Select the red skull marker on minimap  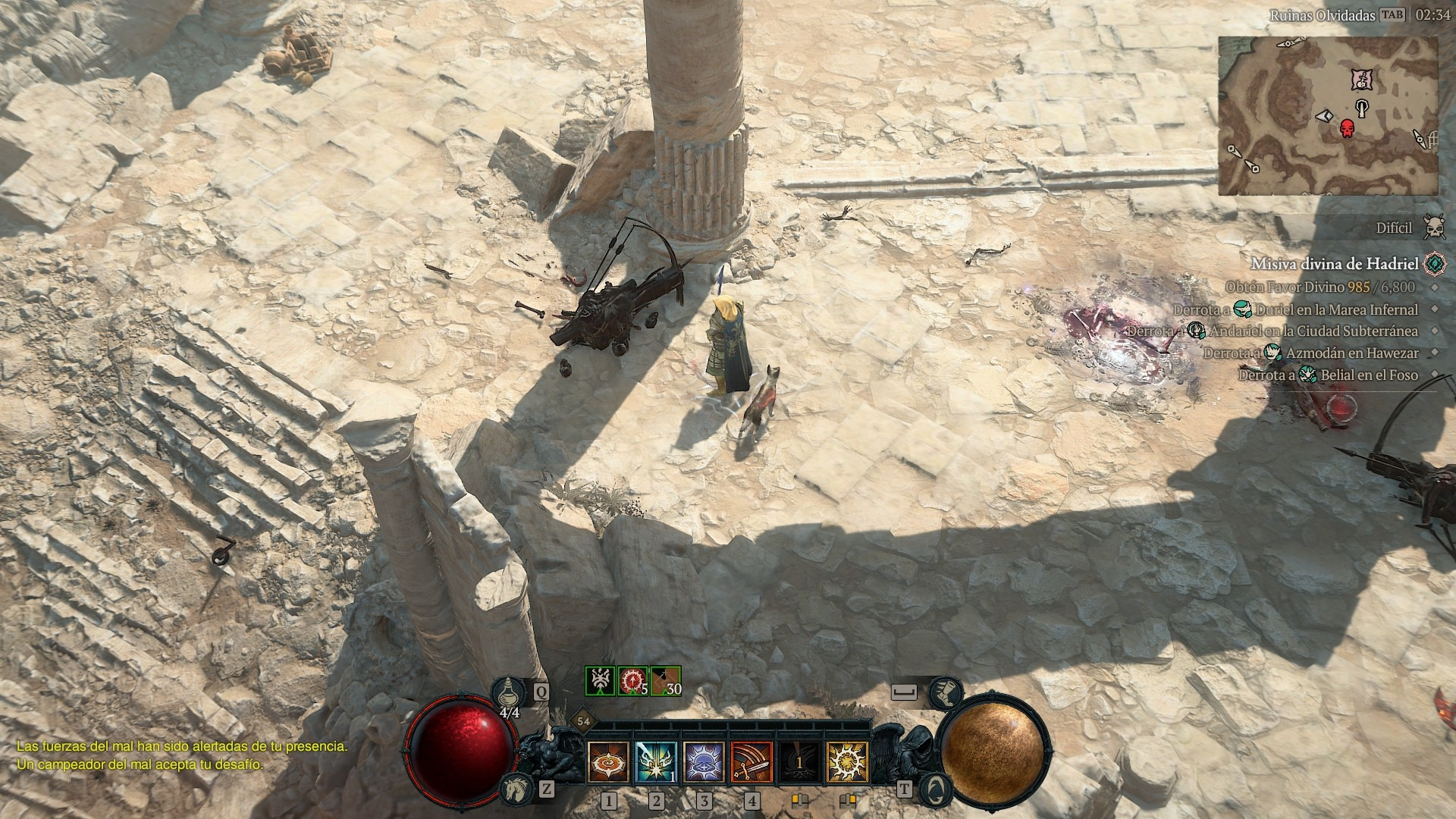click(1347, 129)
